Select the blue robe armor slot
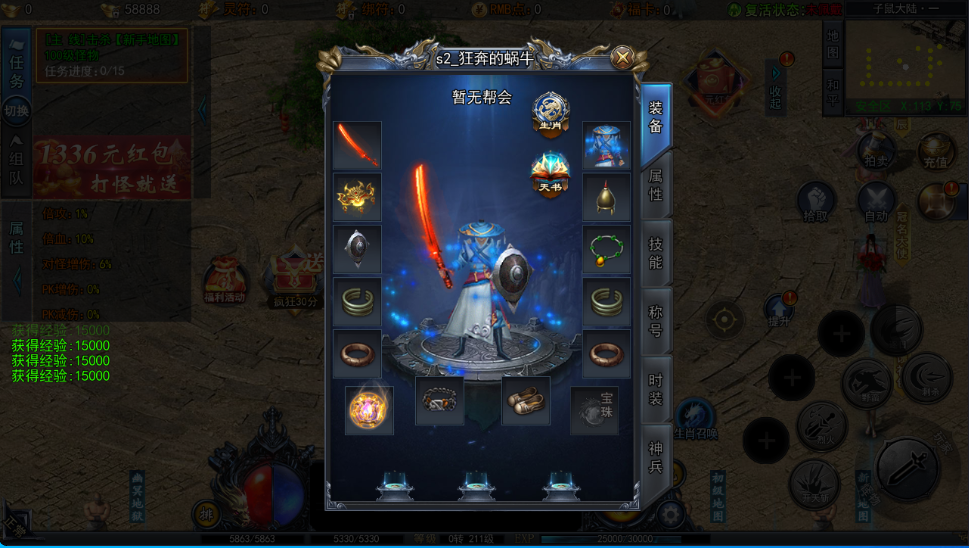Screen dimensions: 969x548 (x=606, y=146)
